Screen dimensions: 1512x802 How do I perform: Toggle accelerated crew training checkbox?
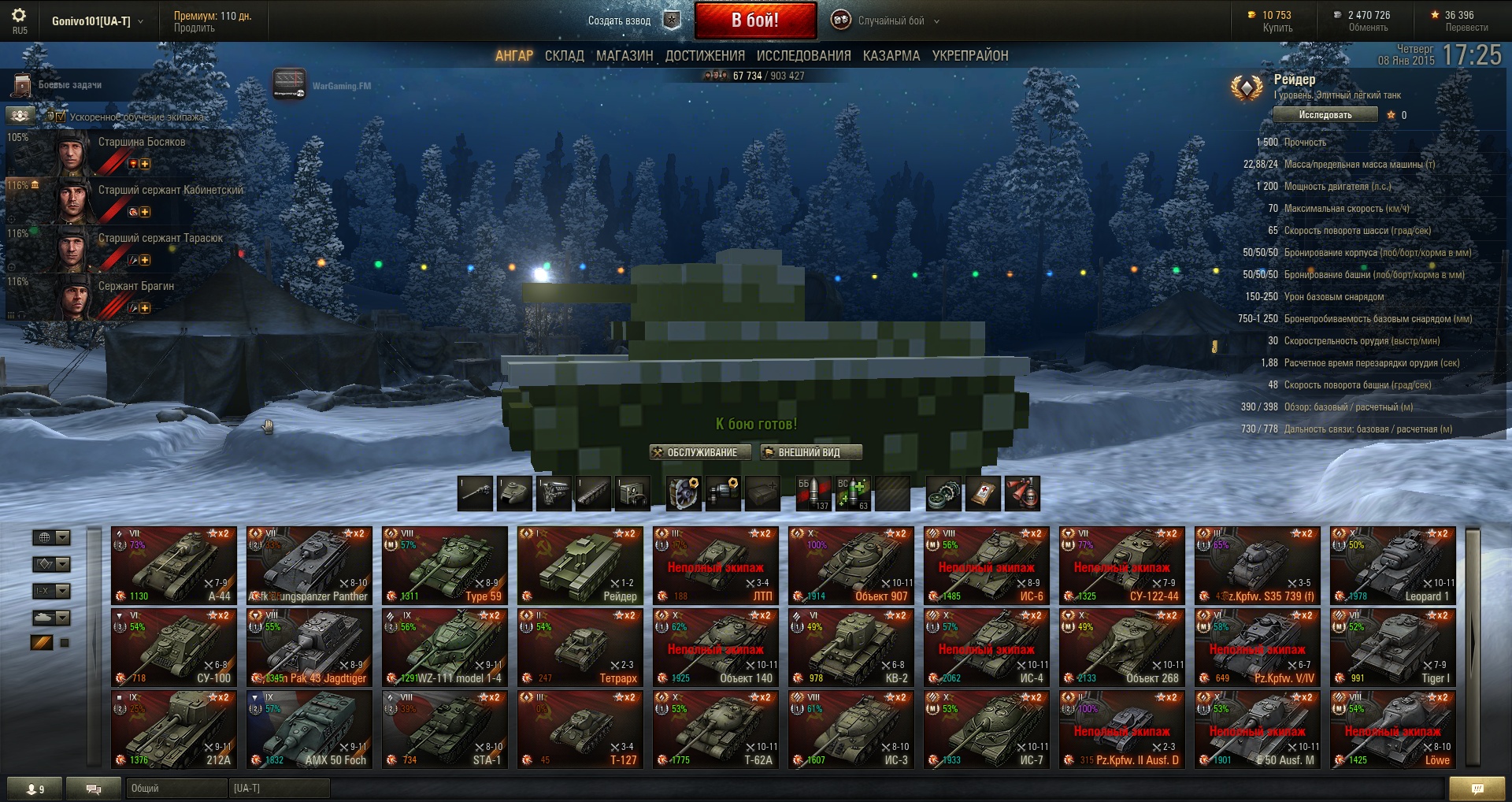(61, 117)
